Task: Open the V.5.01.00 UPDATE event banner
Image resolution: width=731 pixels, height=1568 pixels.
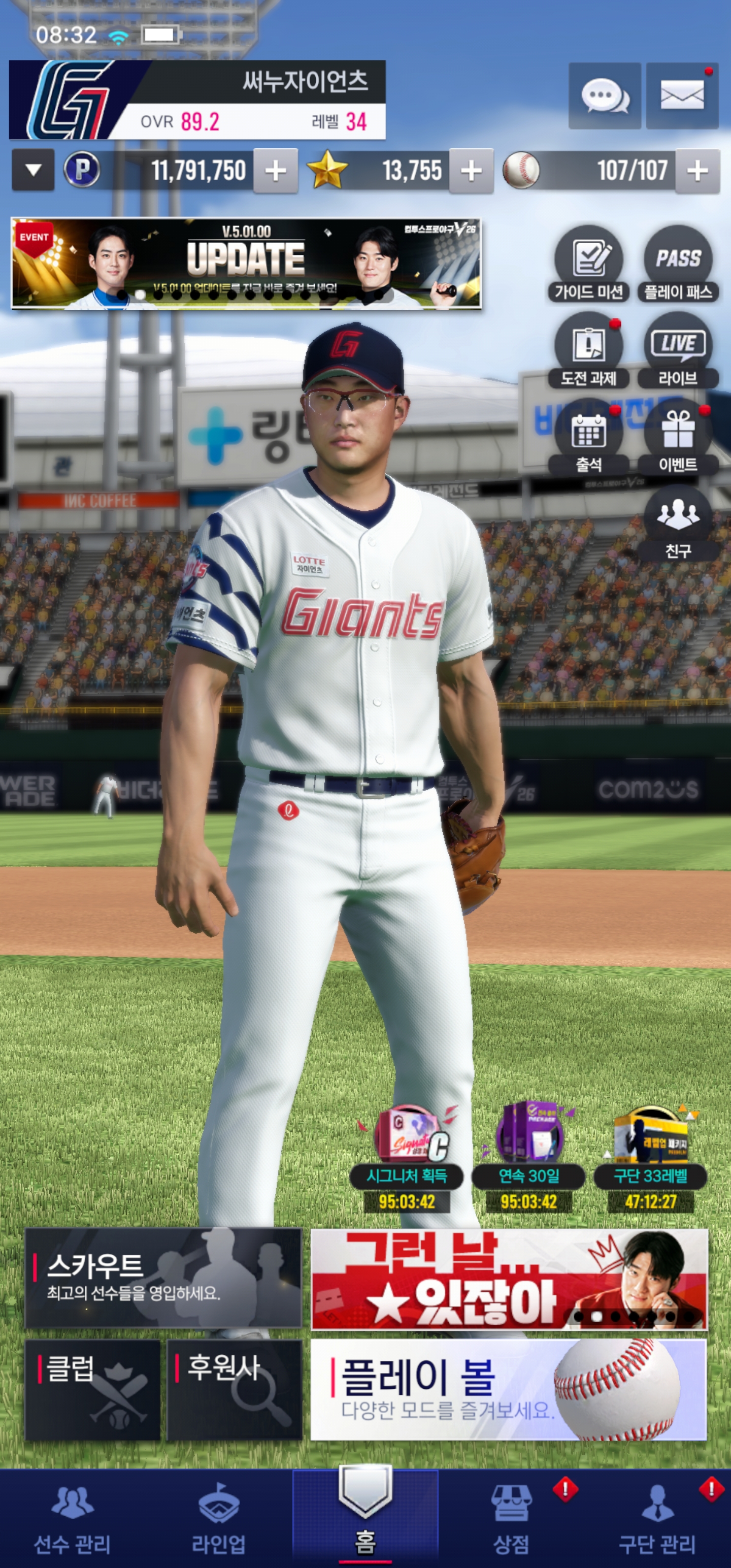Action: click(247, 263)
